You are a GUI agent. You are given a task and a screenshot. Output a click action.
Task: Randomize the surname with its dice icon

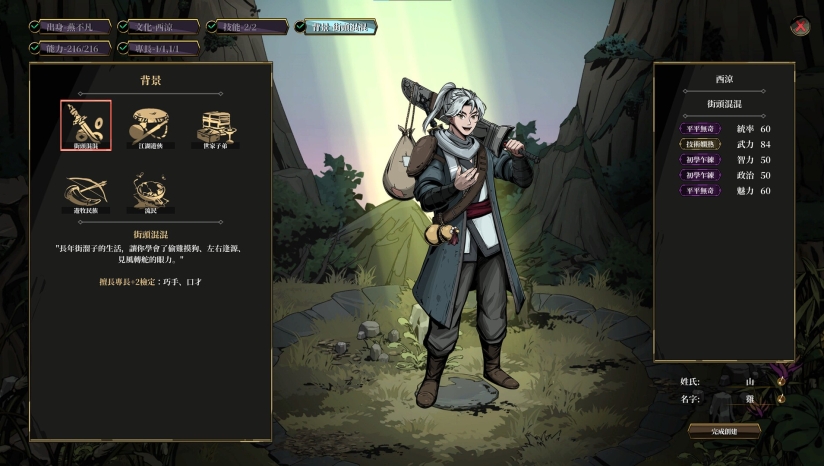[x=780, y=381]
